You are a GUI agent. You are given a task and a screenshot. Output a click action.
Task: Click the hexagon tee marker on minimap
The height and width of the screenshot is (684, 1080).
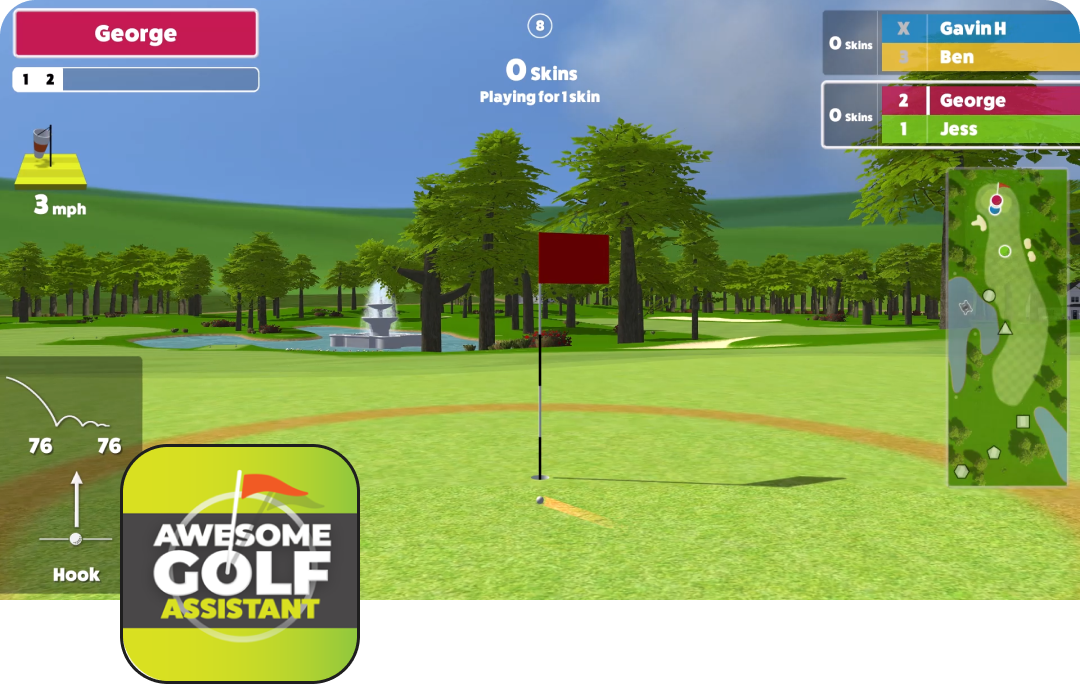[961, 470]
